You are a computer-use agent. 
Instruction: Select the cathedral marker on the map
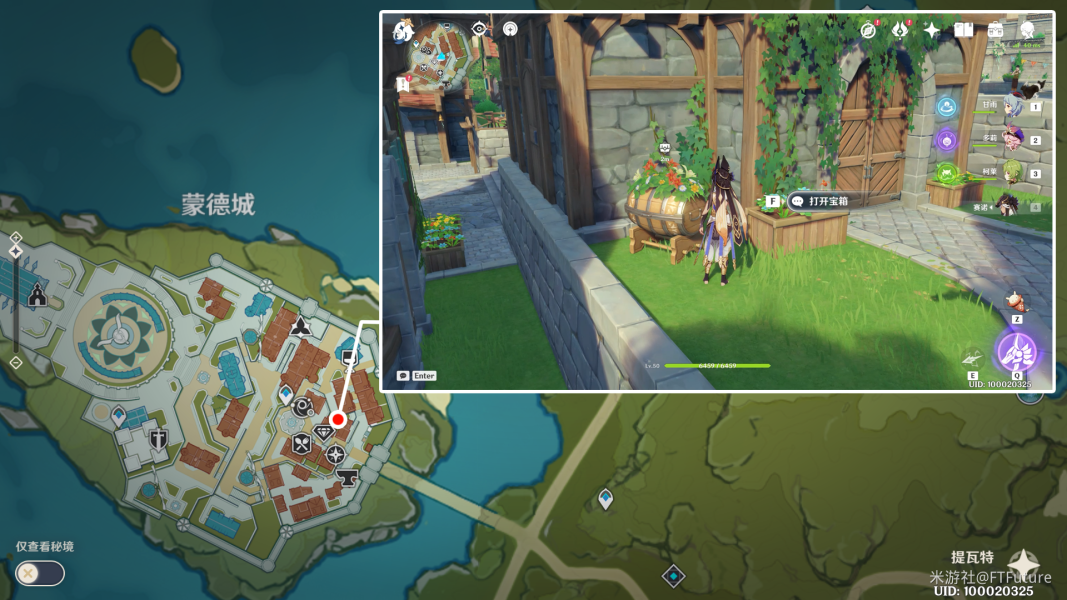tap(38, 295)
